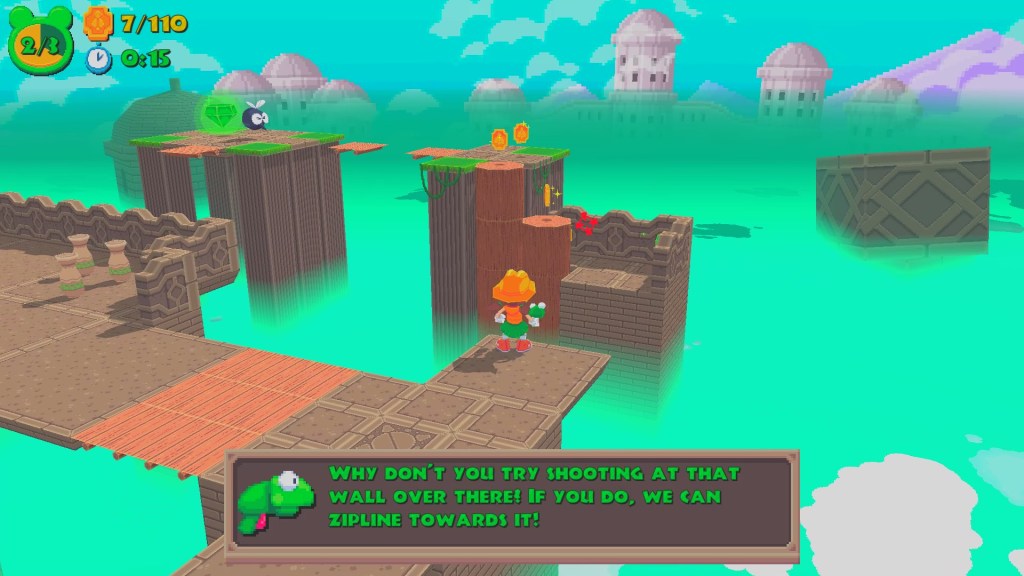Select the orange coin counter icon
The image size is (1024, 576).
98,22
